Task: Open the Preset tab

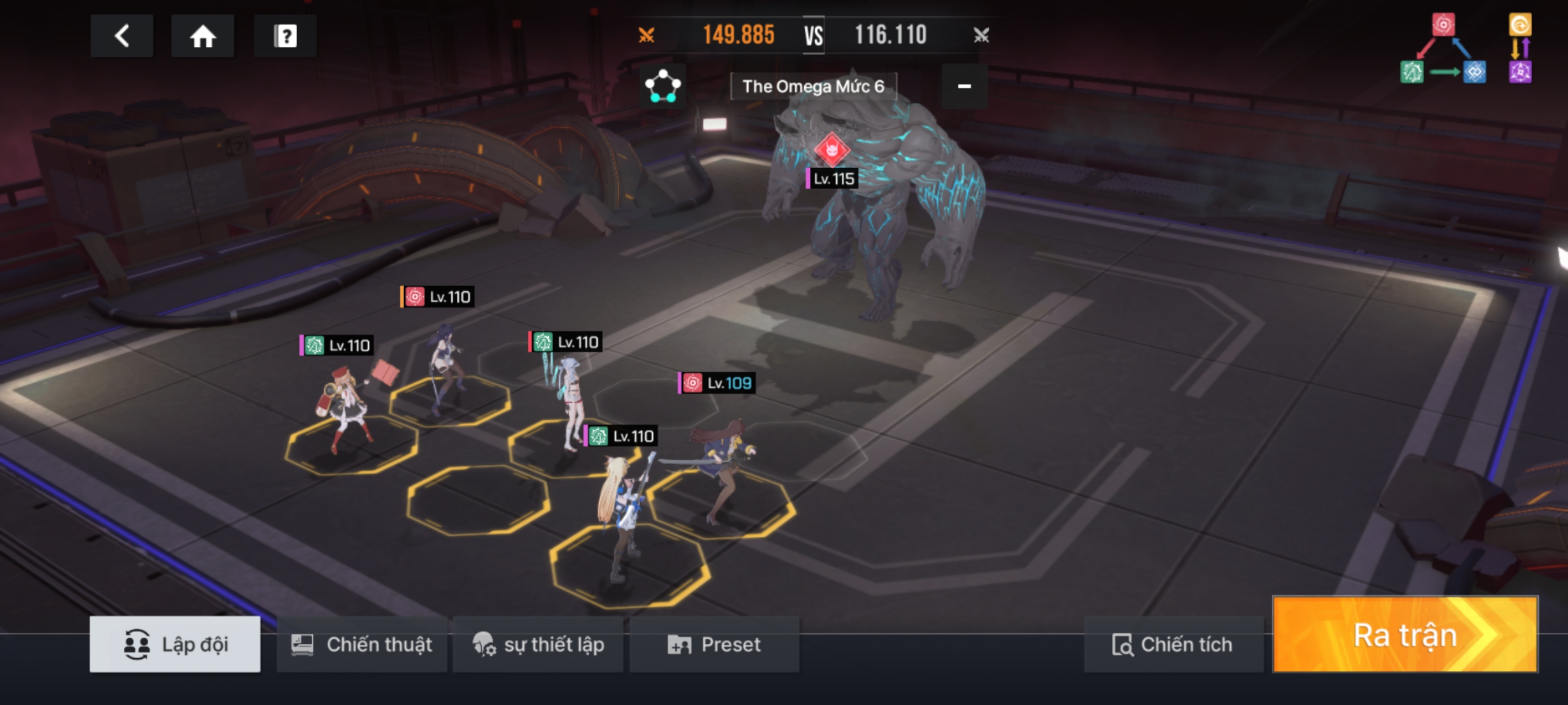Action: pyautogui.click(x=714, y=644)
